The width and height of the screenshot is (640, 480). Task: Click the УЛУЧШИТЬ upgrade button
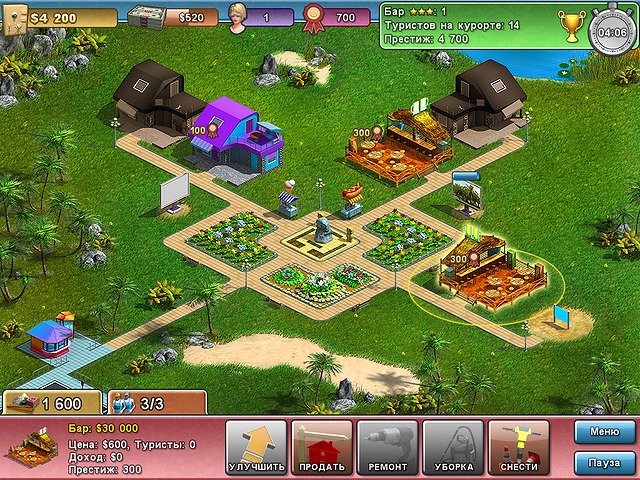[257, 447]
